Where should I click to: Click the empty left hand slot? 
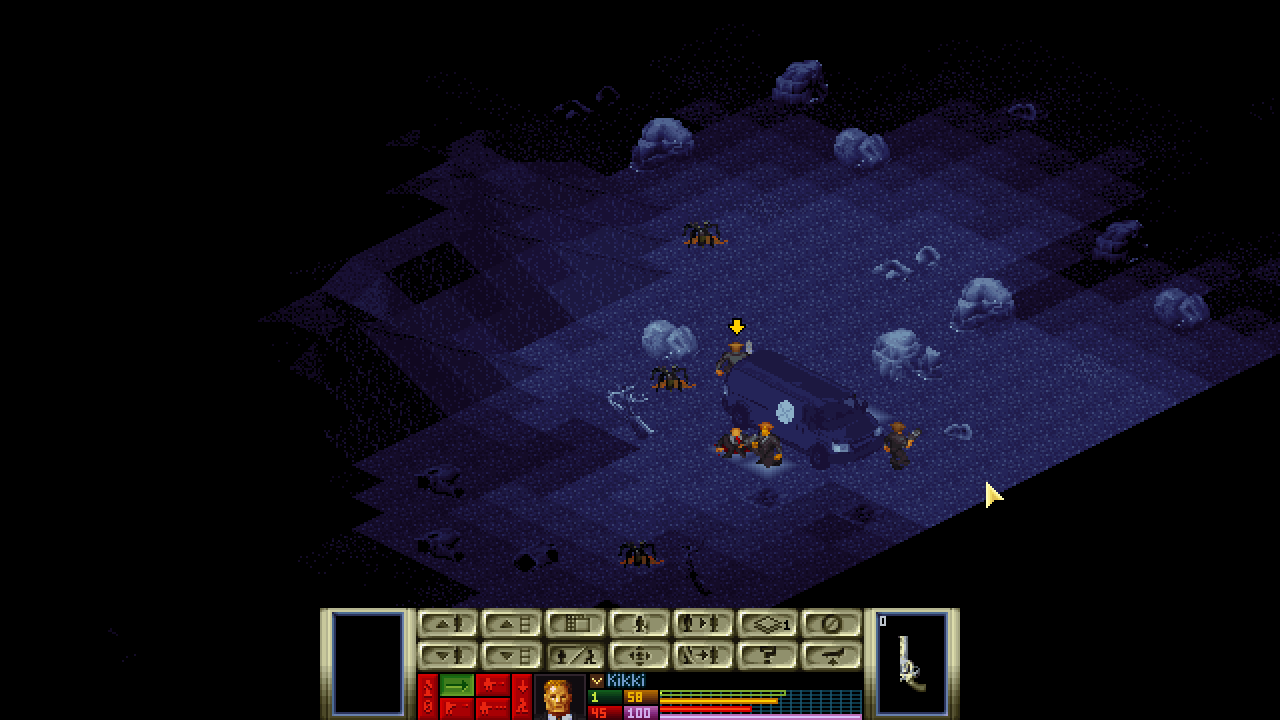point(367,663)
